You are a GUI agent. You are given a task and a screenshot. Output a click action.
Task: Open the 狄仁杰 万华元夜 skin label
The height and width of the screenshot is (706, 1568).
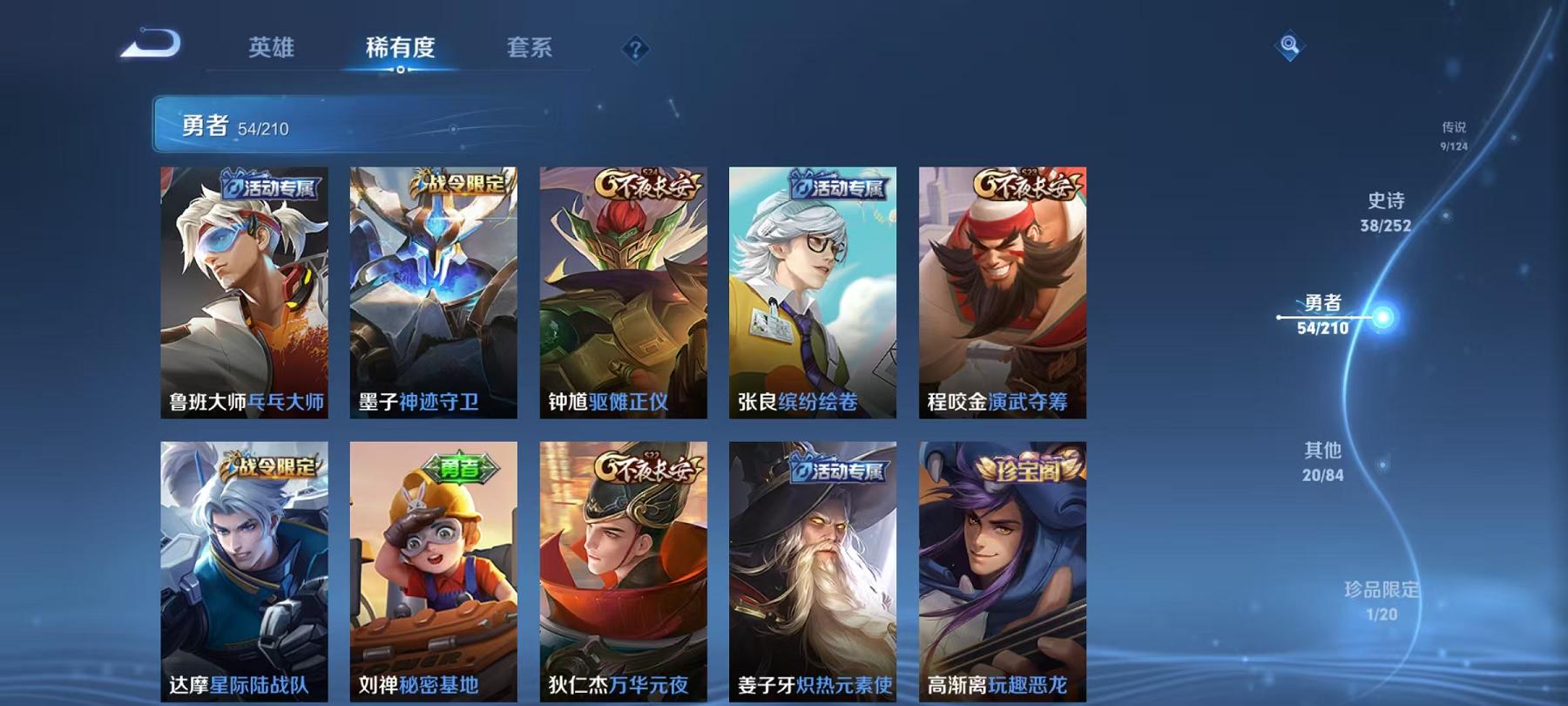pos(620,684)
